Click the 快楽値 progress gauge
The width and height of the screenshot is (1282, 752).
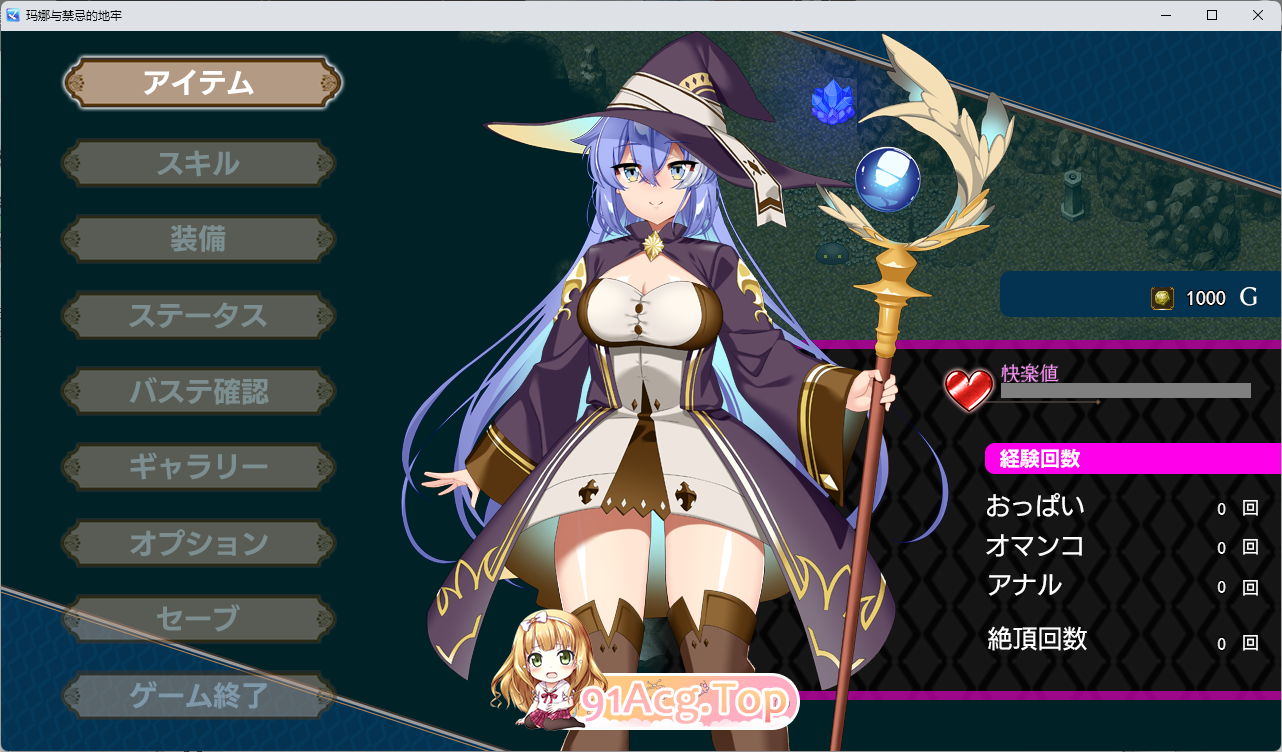click(x=1123, y=391)
